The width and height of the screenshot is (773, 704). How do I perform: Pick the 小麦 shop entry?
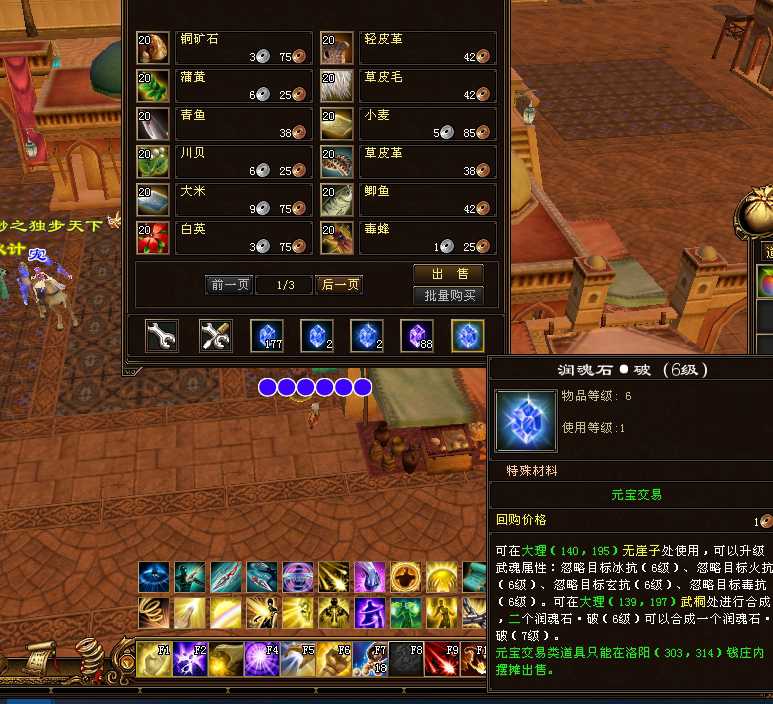pyautogui.click(x=408, y=123)
